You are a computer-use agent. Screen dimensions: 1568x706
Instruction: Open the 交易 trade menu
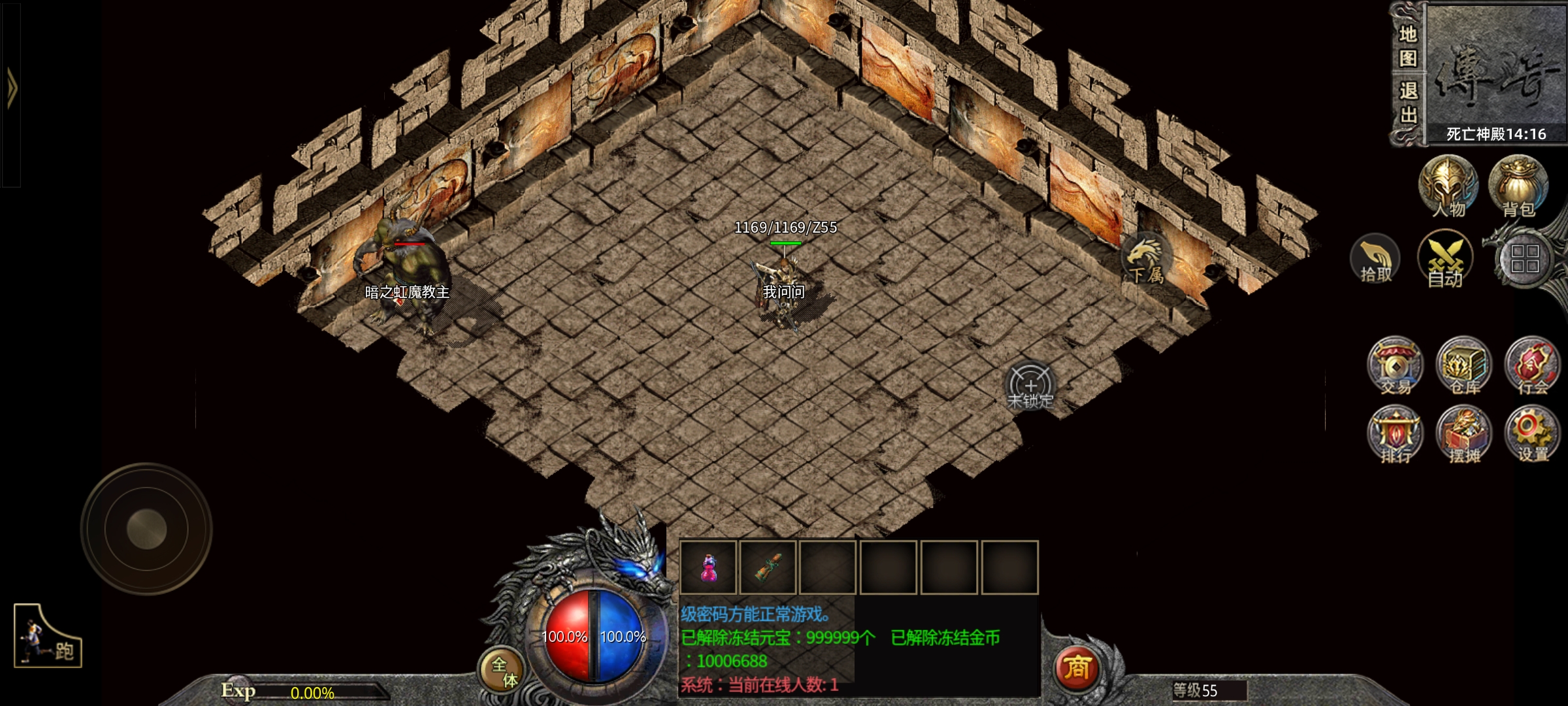(x=1395, y=366)
